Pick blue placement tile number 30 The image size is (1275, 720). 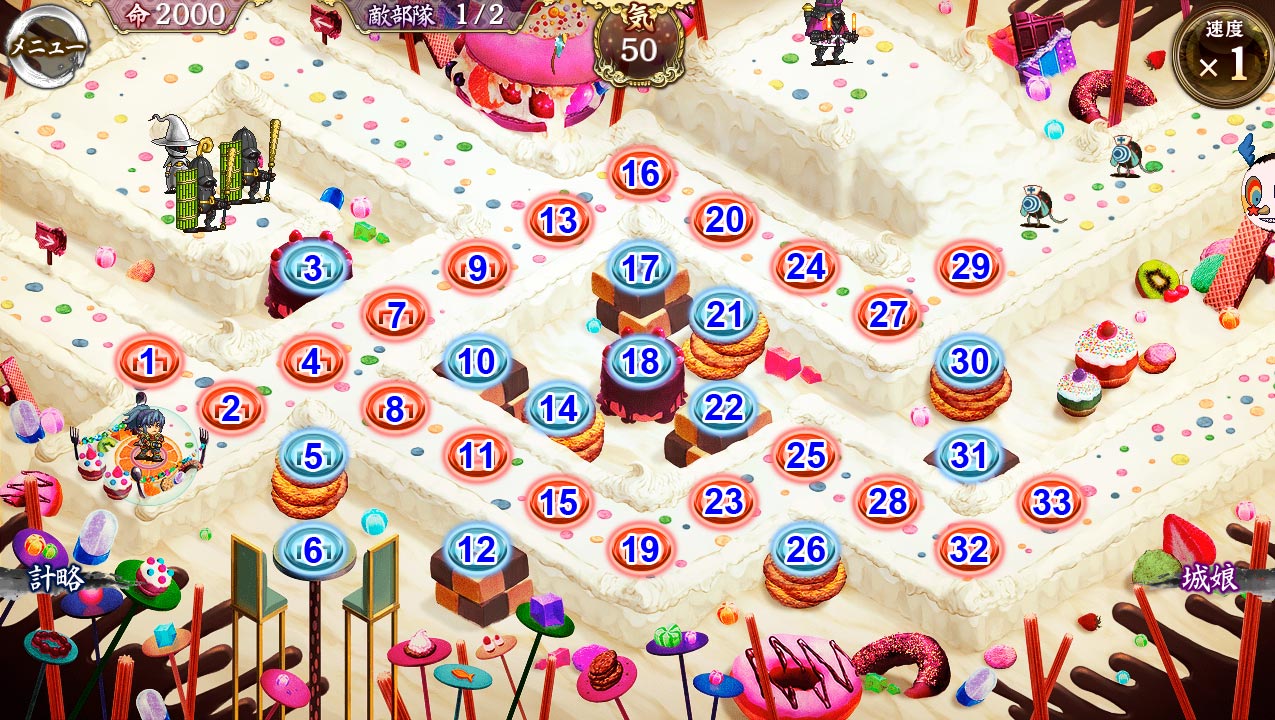[x=969, y=362]
